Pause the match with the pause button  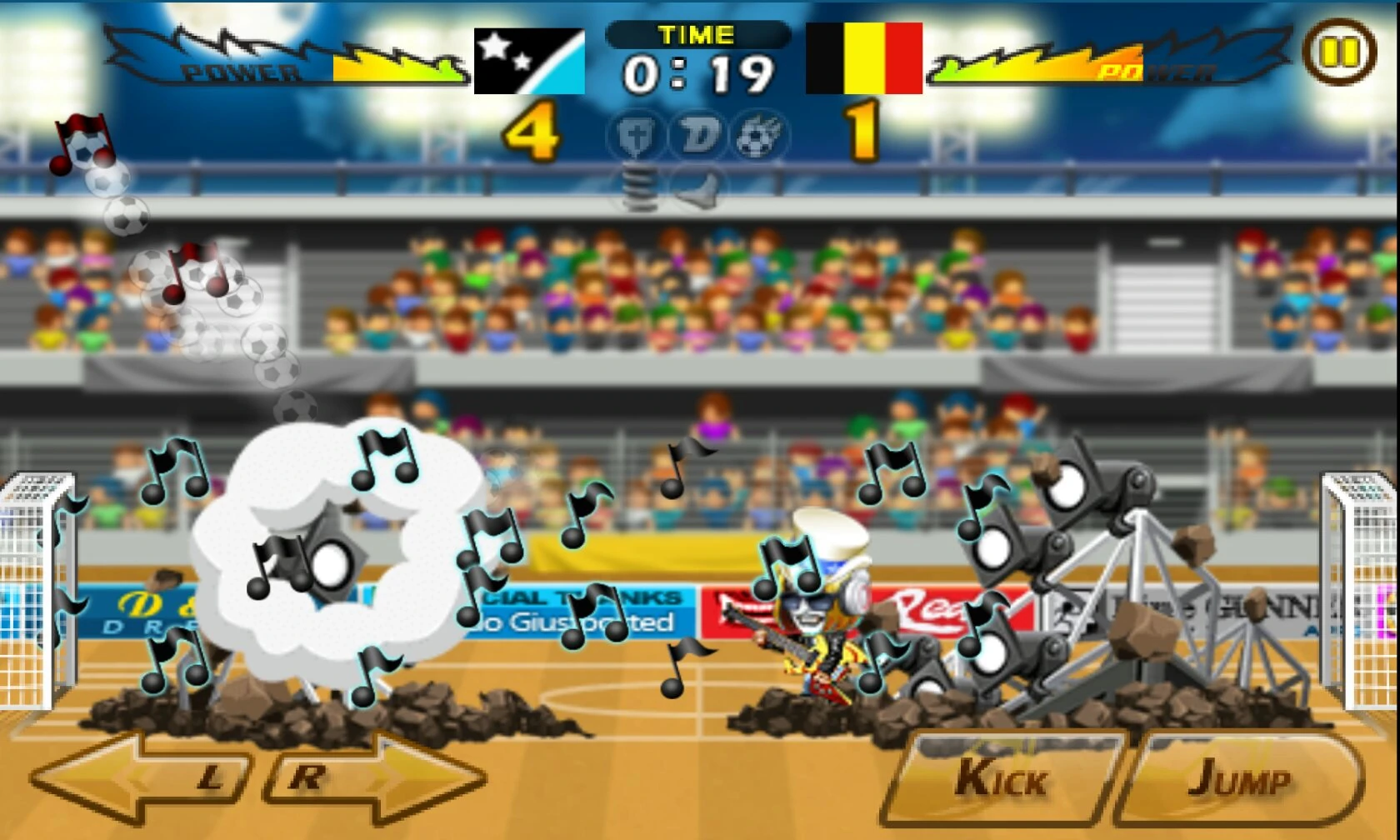(1339, 52)
